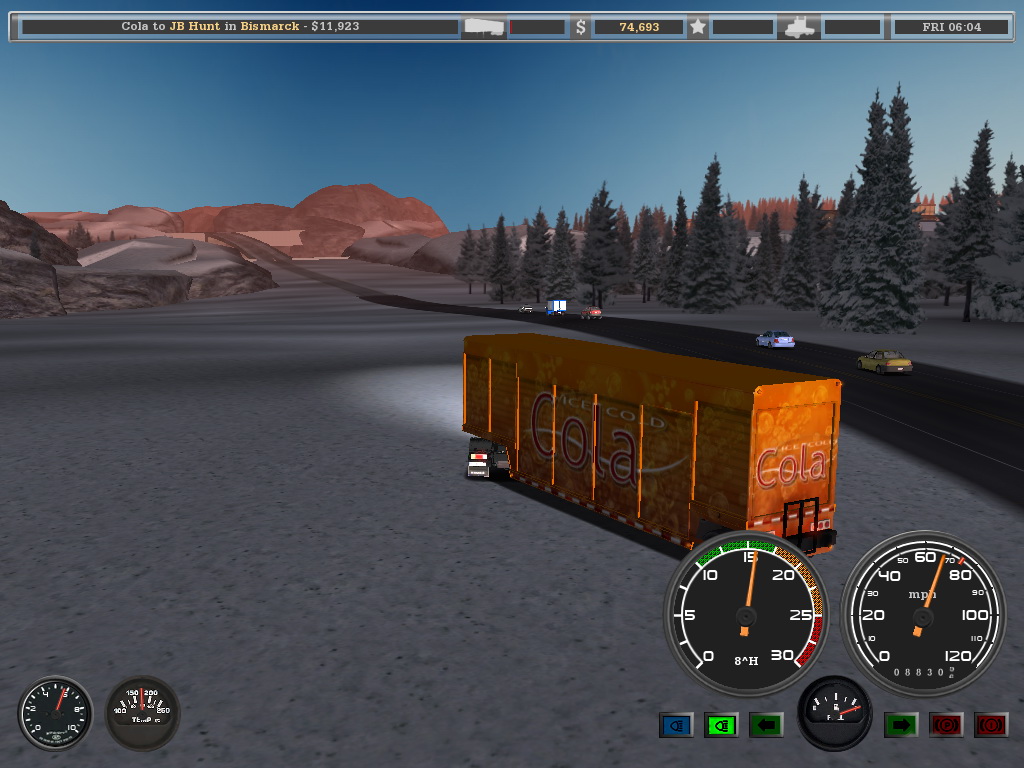Click the star reputation icon
This screenshot has width=1024, height=768.
coord(698,27)
